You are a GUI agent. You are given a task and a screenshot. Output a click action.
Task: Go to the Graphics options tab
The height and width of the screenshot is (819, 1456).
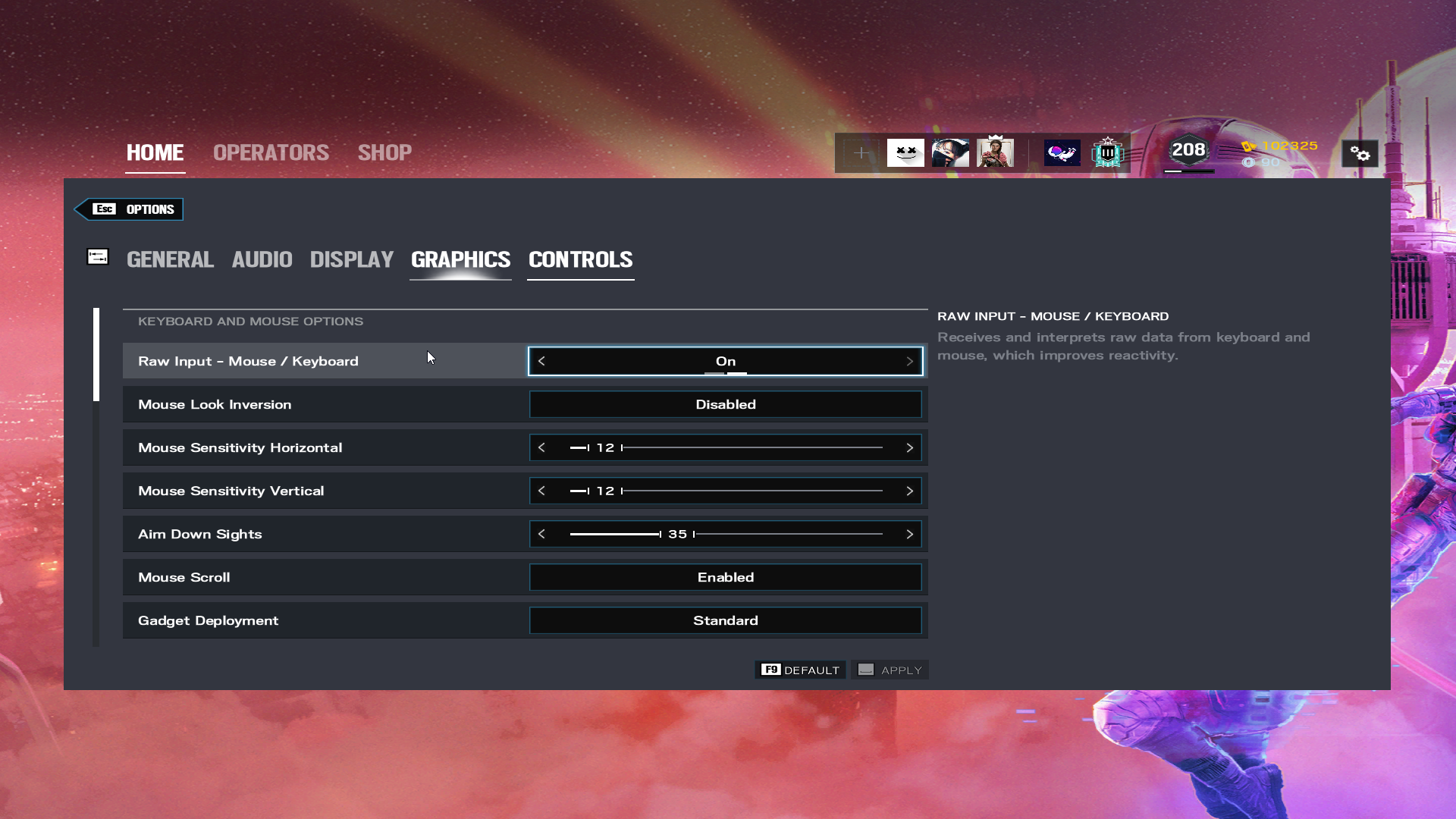tap(460, 260)
